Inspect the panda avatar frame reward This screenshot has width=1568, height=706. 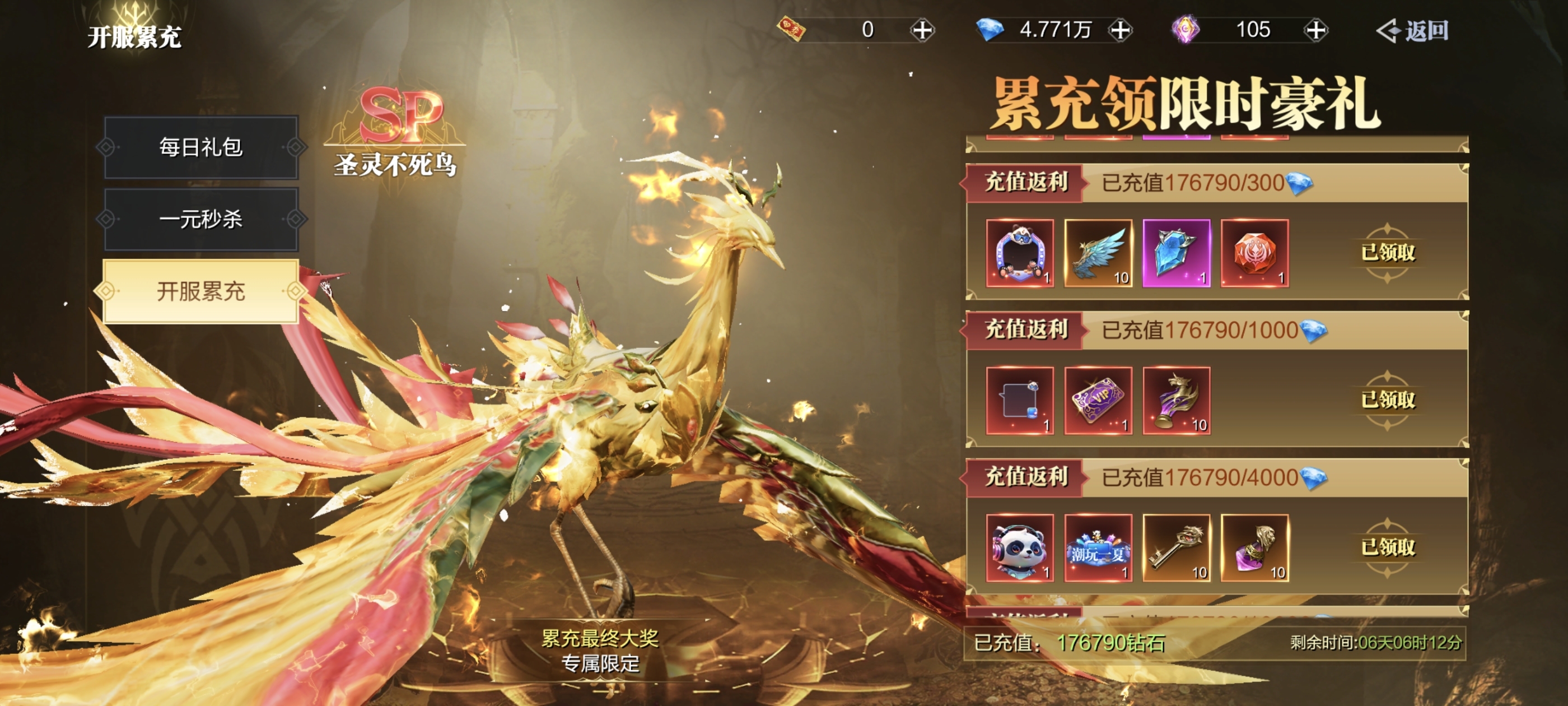tap(1020, 253)
